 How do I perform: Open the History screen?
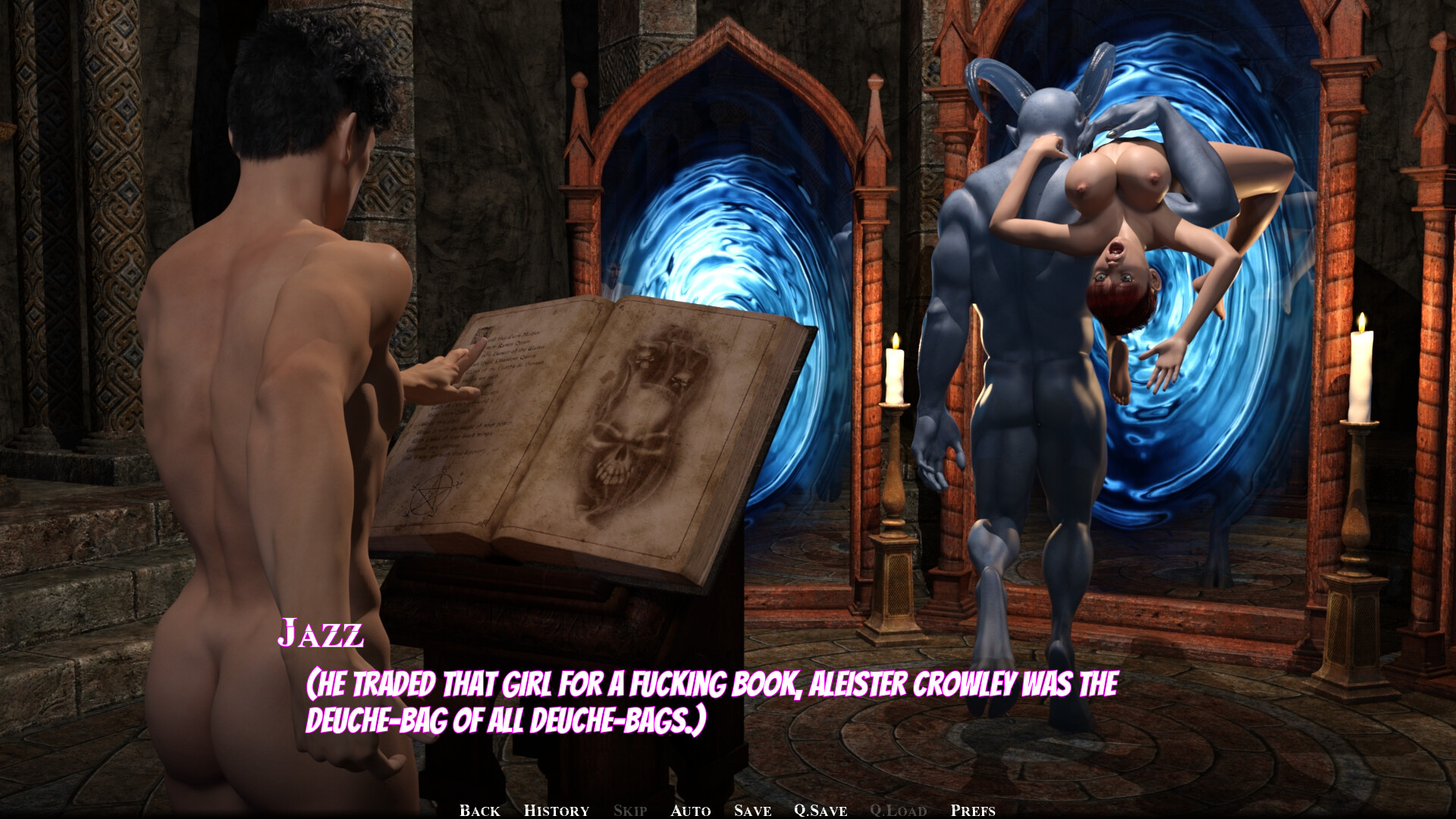tap(556, 810)
